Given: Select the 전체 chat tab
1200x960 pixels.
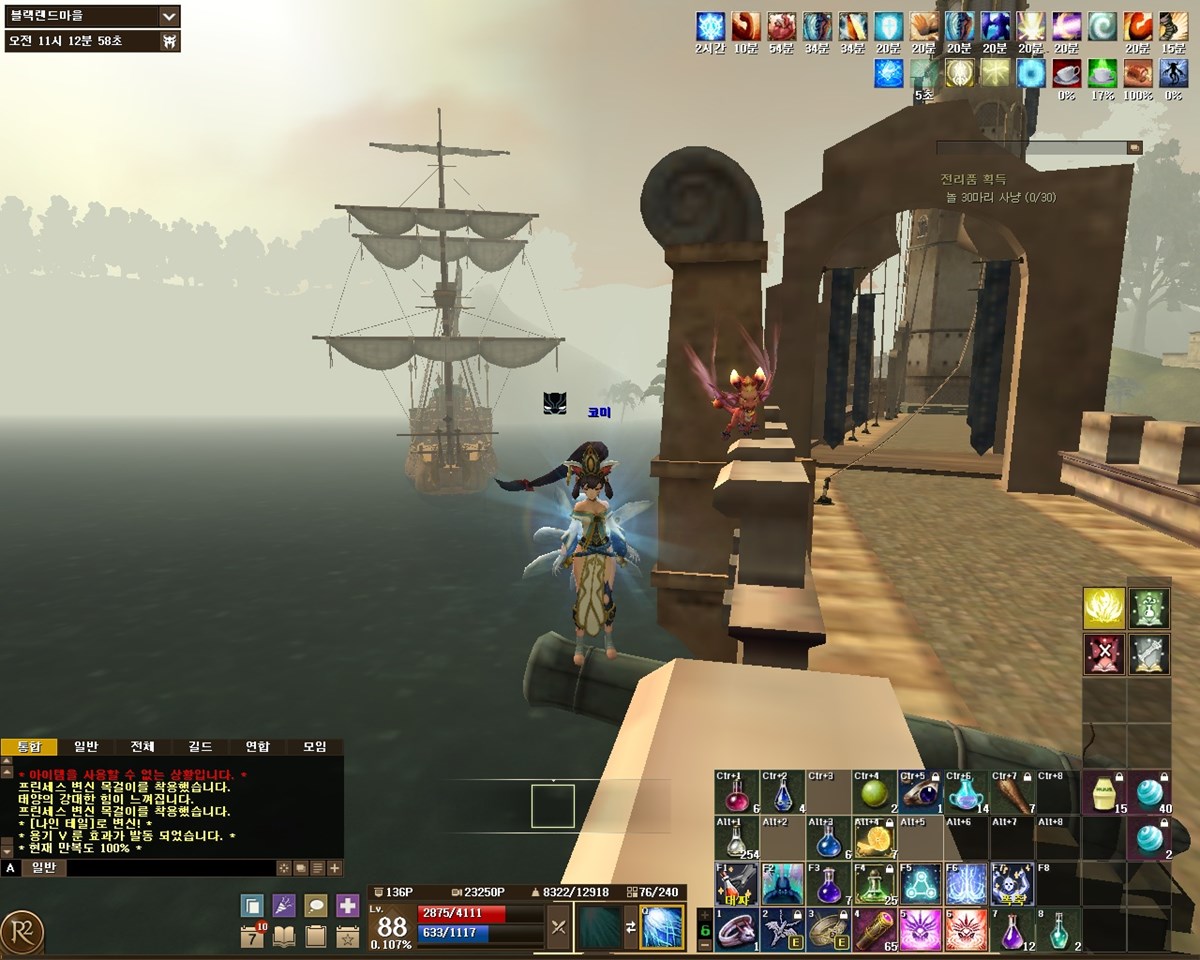Looking at the screenshot, I should click(x=142, y=747).
